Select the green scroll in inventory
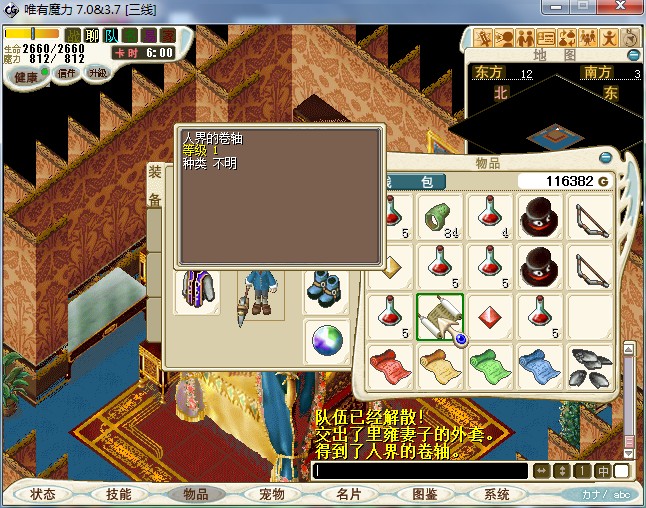 pos(489,364)
